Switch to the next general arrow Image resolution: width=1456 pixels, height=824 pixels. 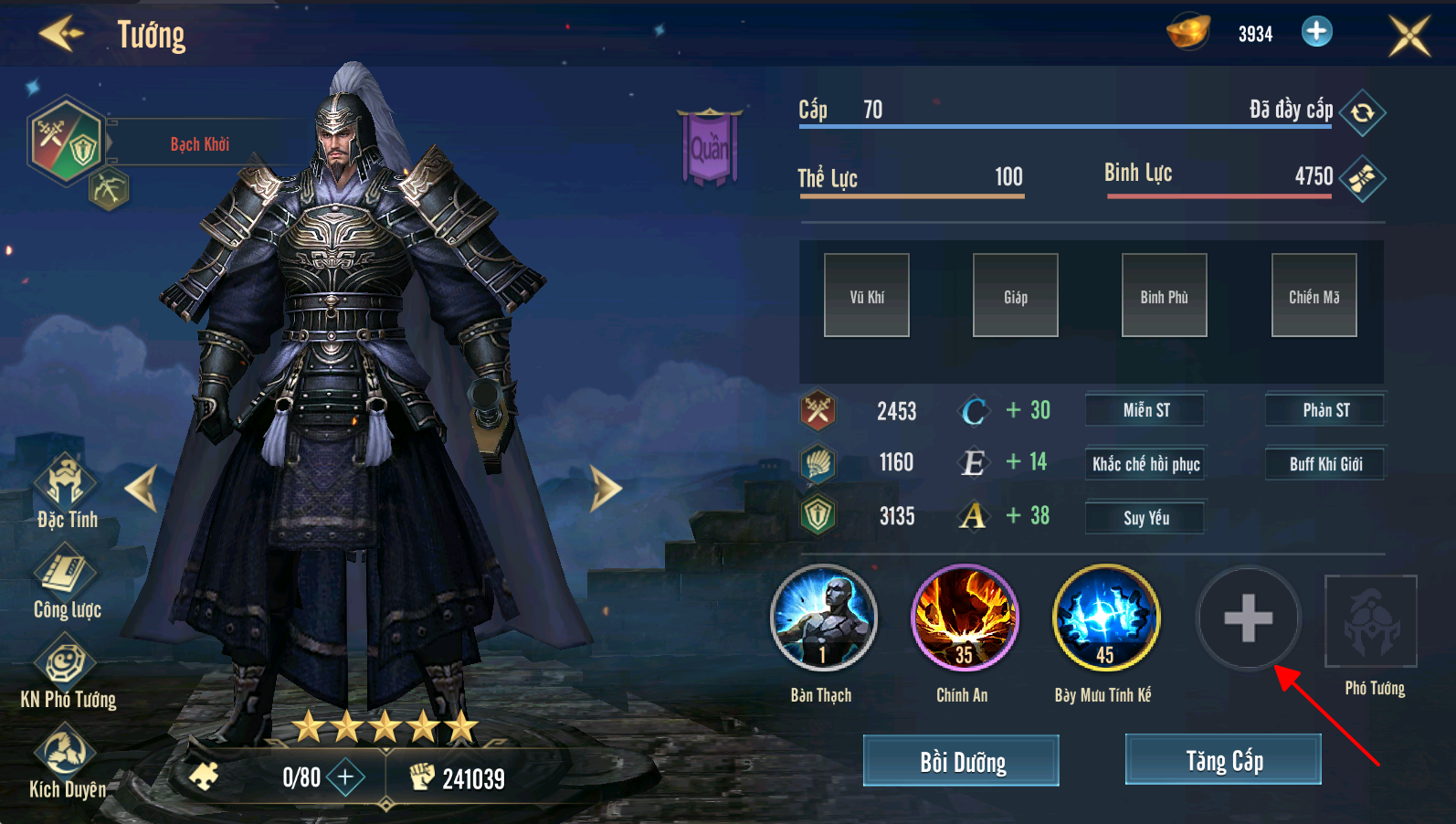605,488
